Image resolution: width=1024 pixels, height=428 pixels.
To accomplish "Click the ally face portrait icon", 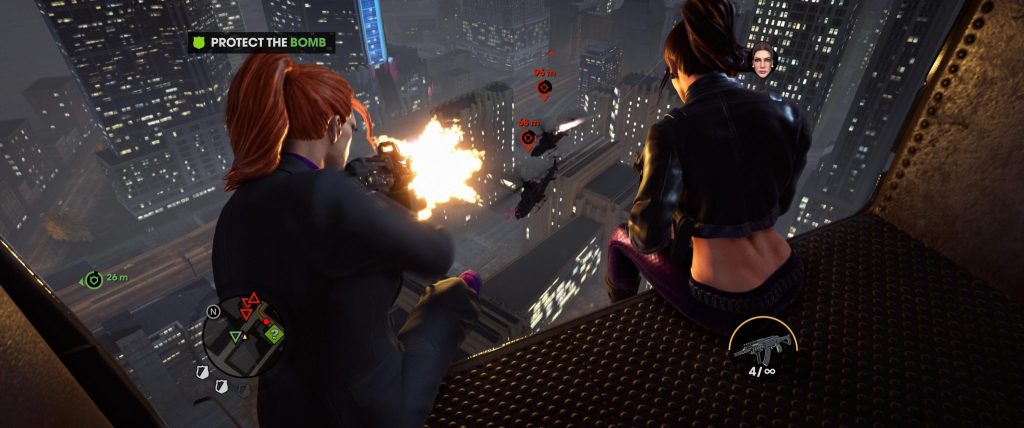I will point(764,59).
